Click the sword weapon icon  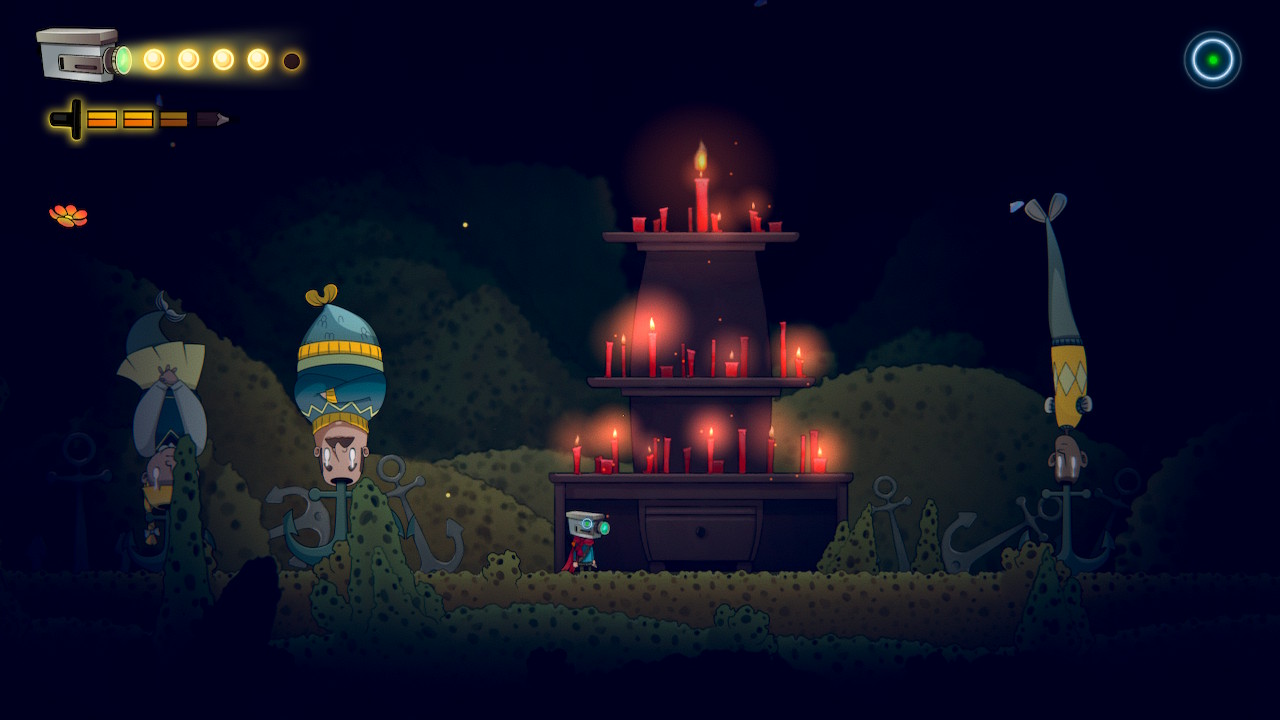[x=140, y=119]
